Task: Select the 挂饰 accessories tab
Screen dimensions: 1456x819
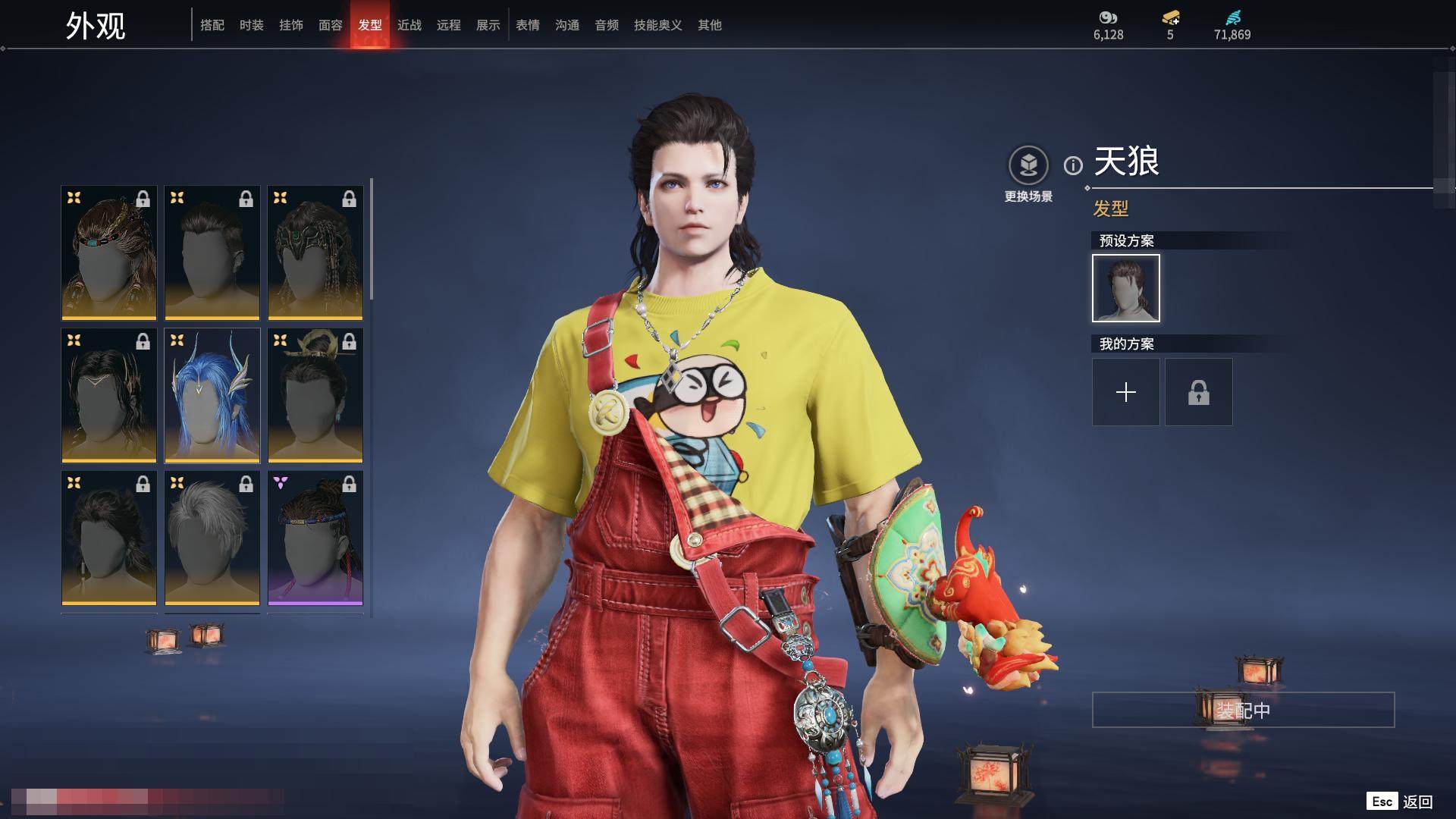Action: (291, 25)
